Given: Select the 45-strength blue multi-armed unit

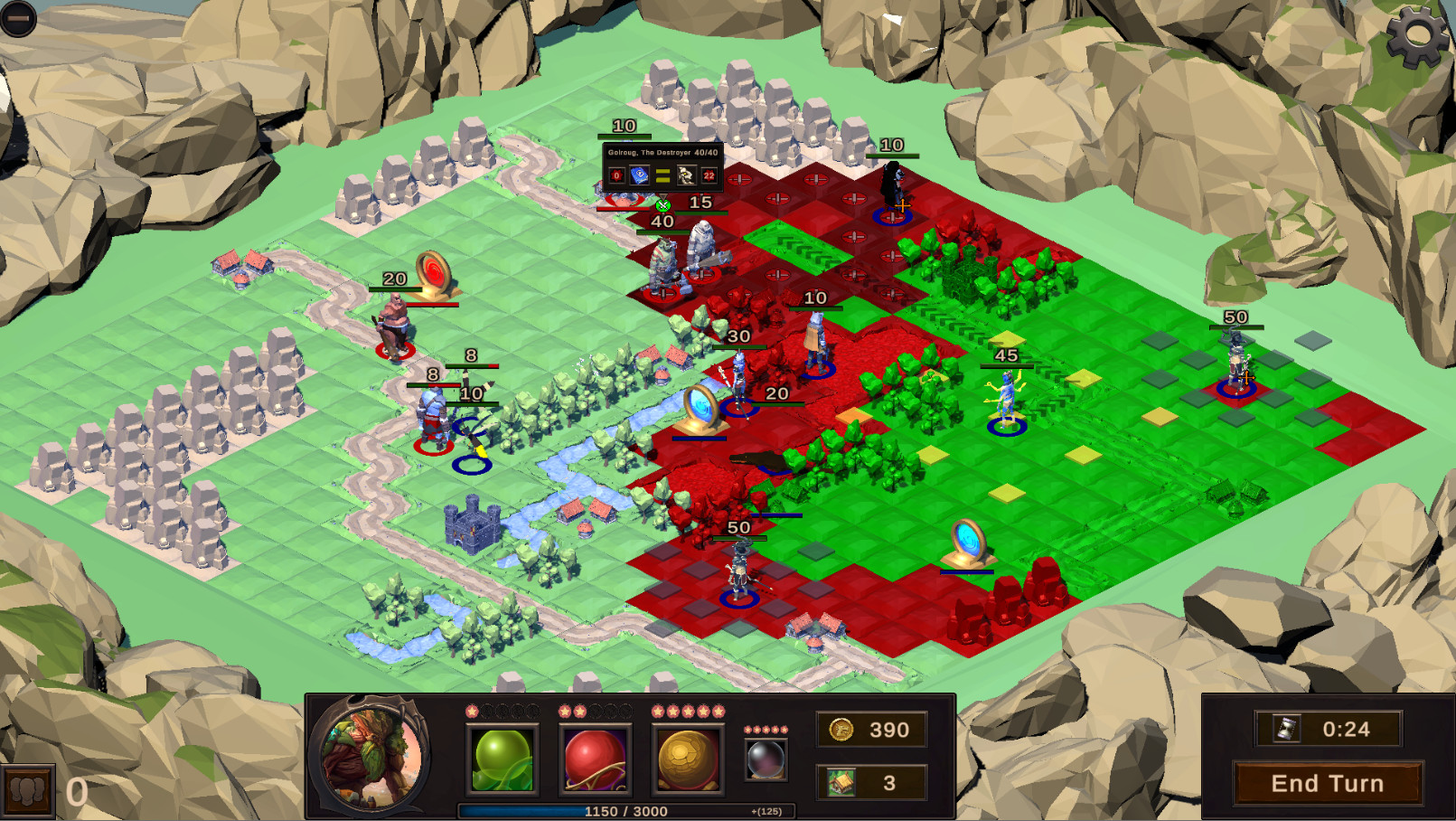Looking at the screenshot, I should [x=1006, y=399].
